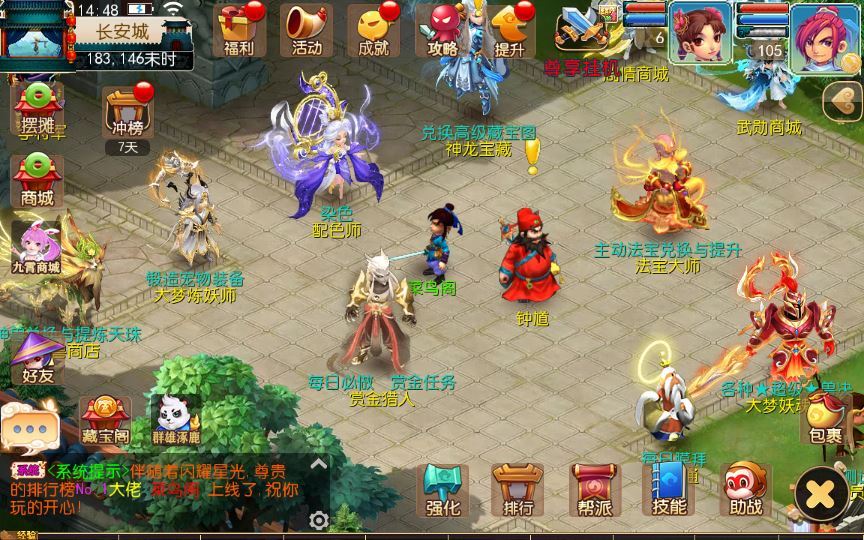The width and height of the screenshot is (864, 540).
Task: Open the 强化 enhancement menu
Action: point(442,490)
